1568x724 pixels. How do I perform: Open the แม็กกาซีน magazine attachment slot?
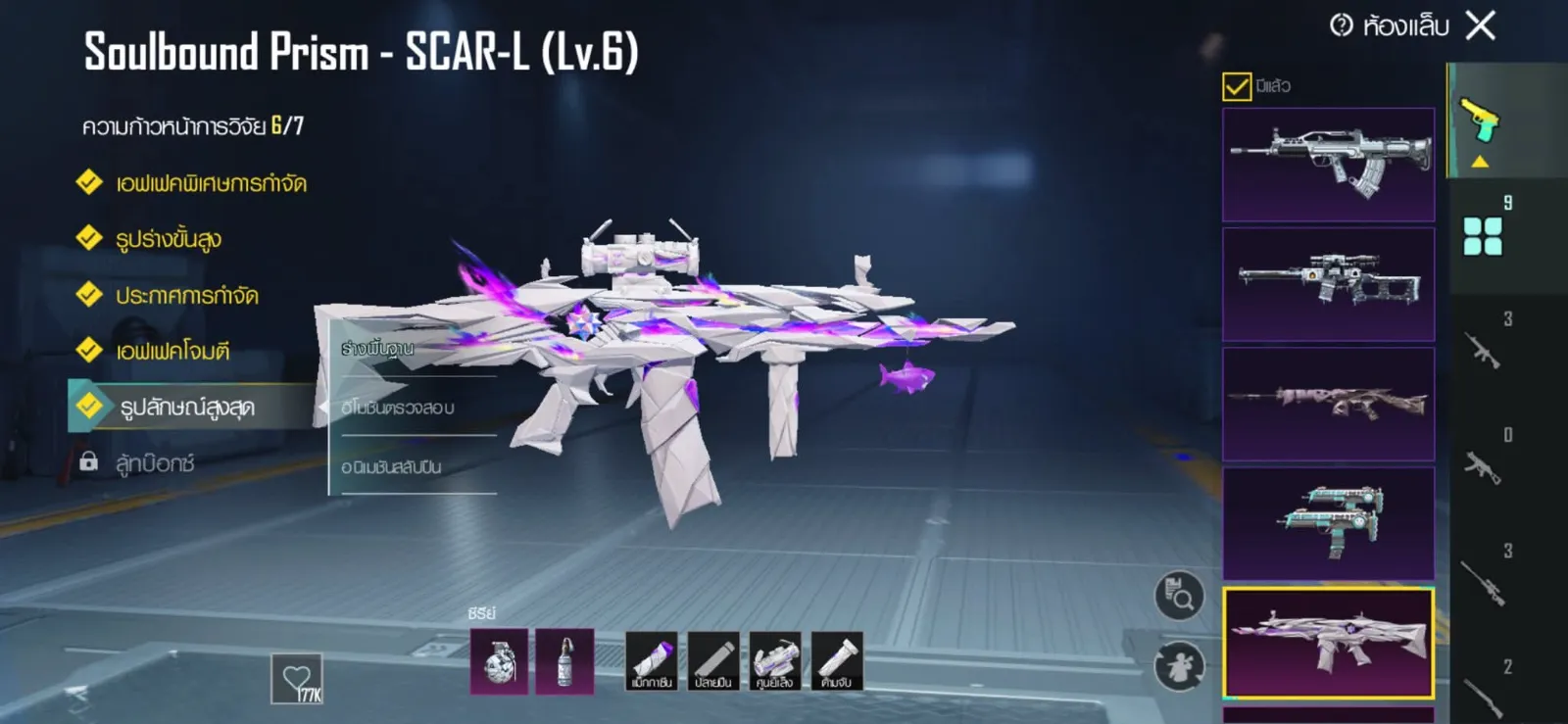[x=652, y=661]
